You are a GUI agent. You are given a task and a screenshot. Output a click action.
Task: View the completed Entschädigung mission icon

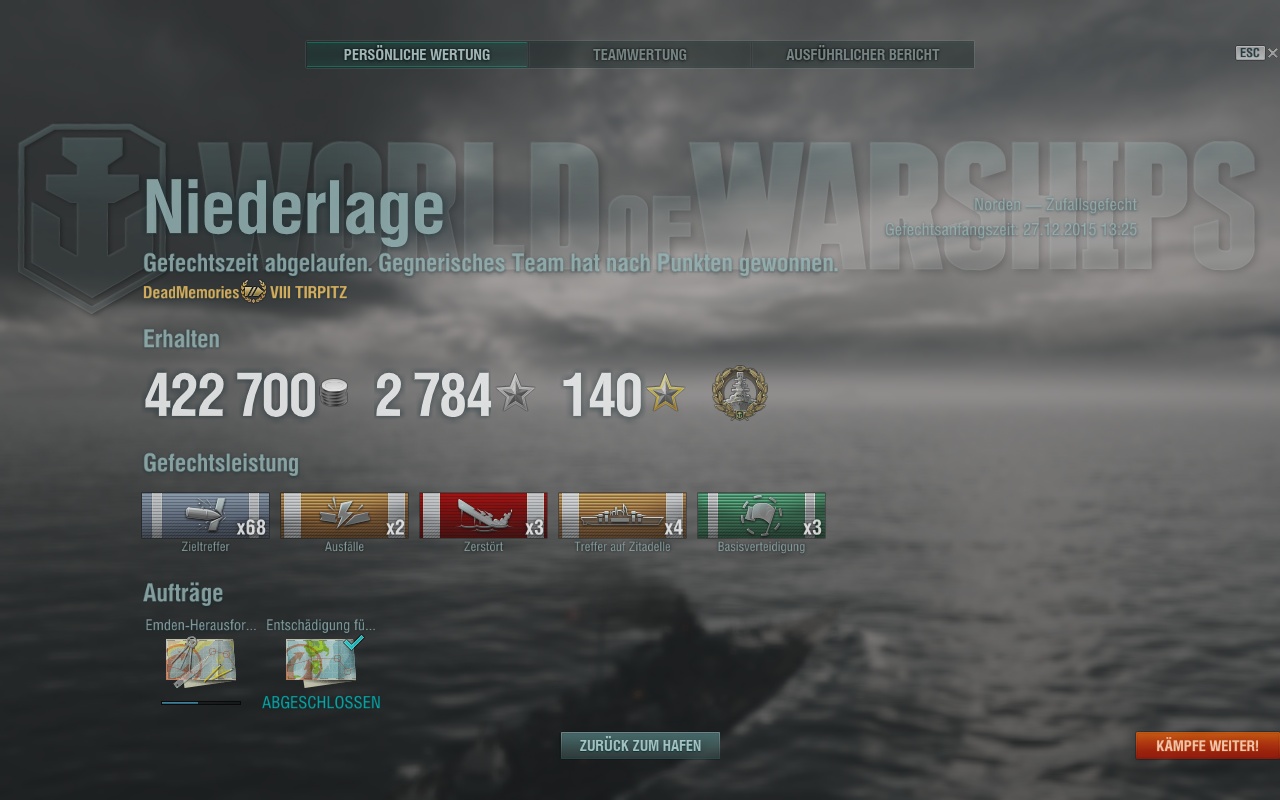320,661
